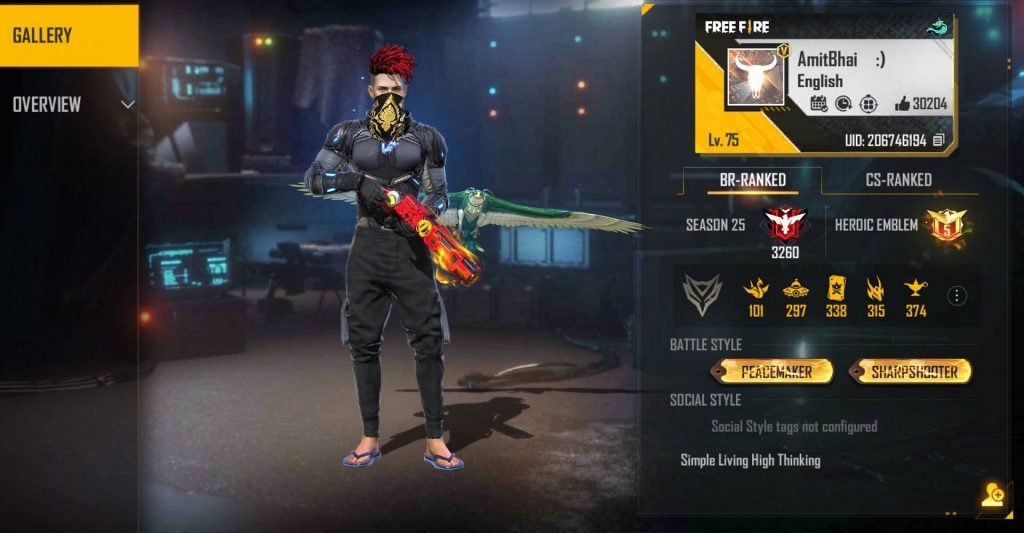Viewport: 1024px width, 533px height.
Task: Select the Sharpshooter battle style tag
Action: (x=913, y=372)
